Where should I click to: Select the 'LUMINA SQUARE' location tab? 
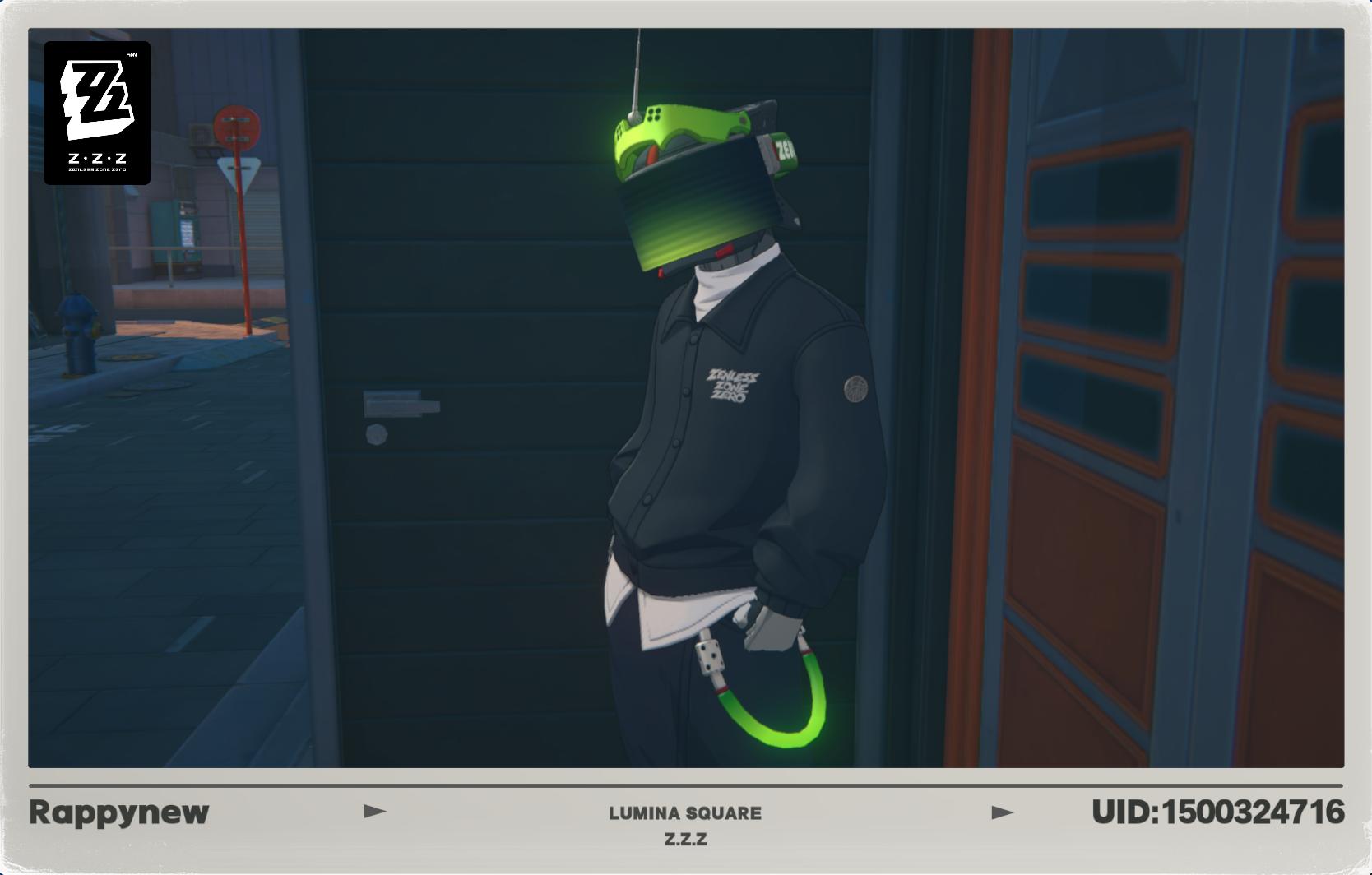pyautogui.click(x=685, y=813)
